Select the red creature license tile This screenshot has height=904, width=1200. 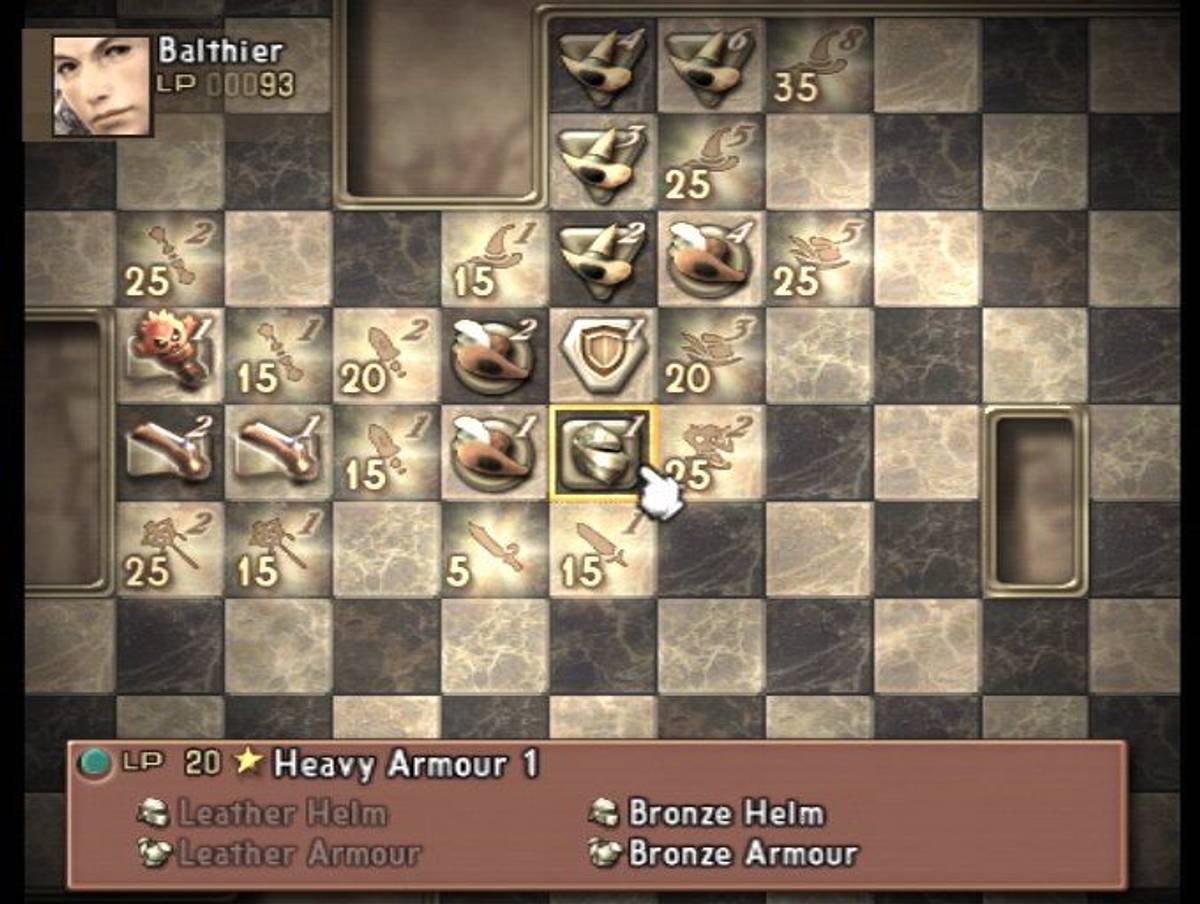click(x=168, y=356)
